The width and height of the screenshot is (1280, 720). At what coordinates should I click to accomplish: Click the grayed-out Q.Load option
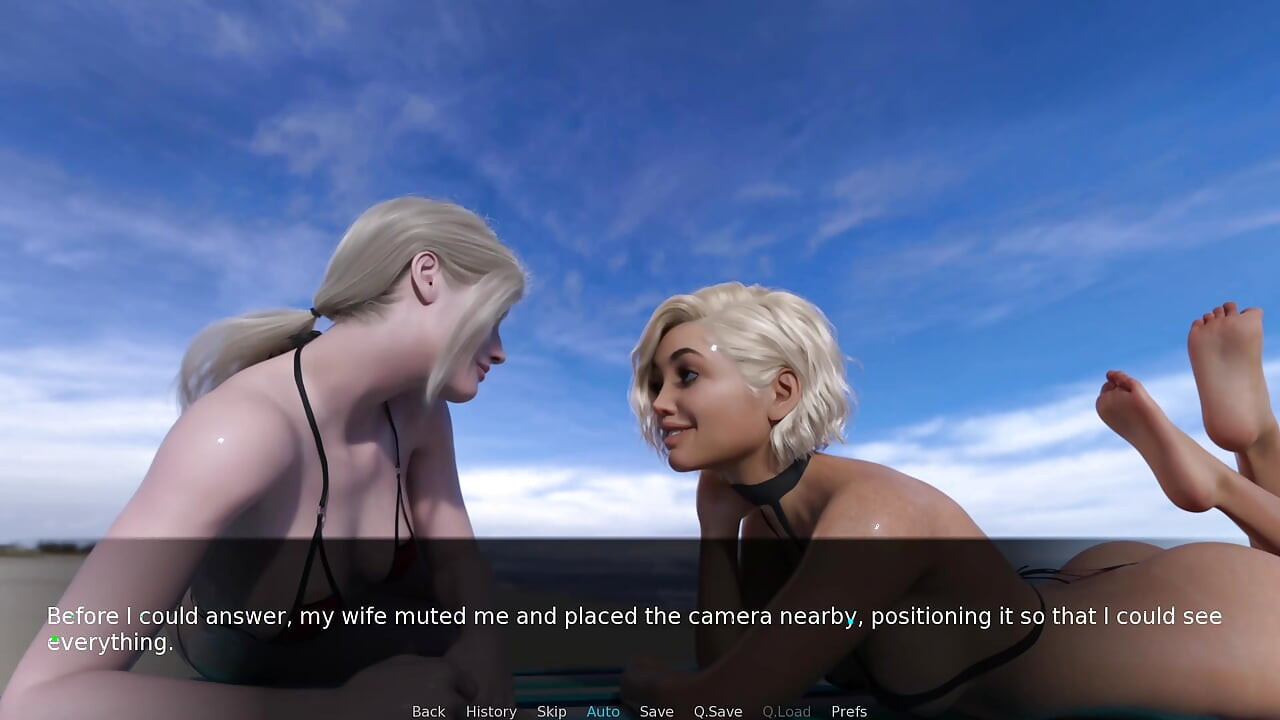pos(786,711)
